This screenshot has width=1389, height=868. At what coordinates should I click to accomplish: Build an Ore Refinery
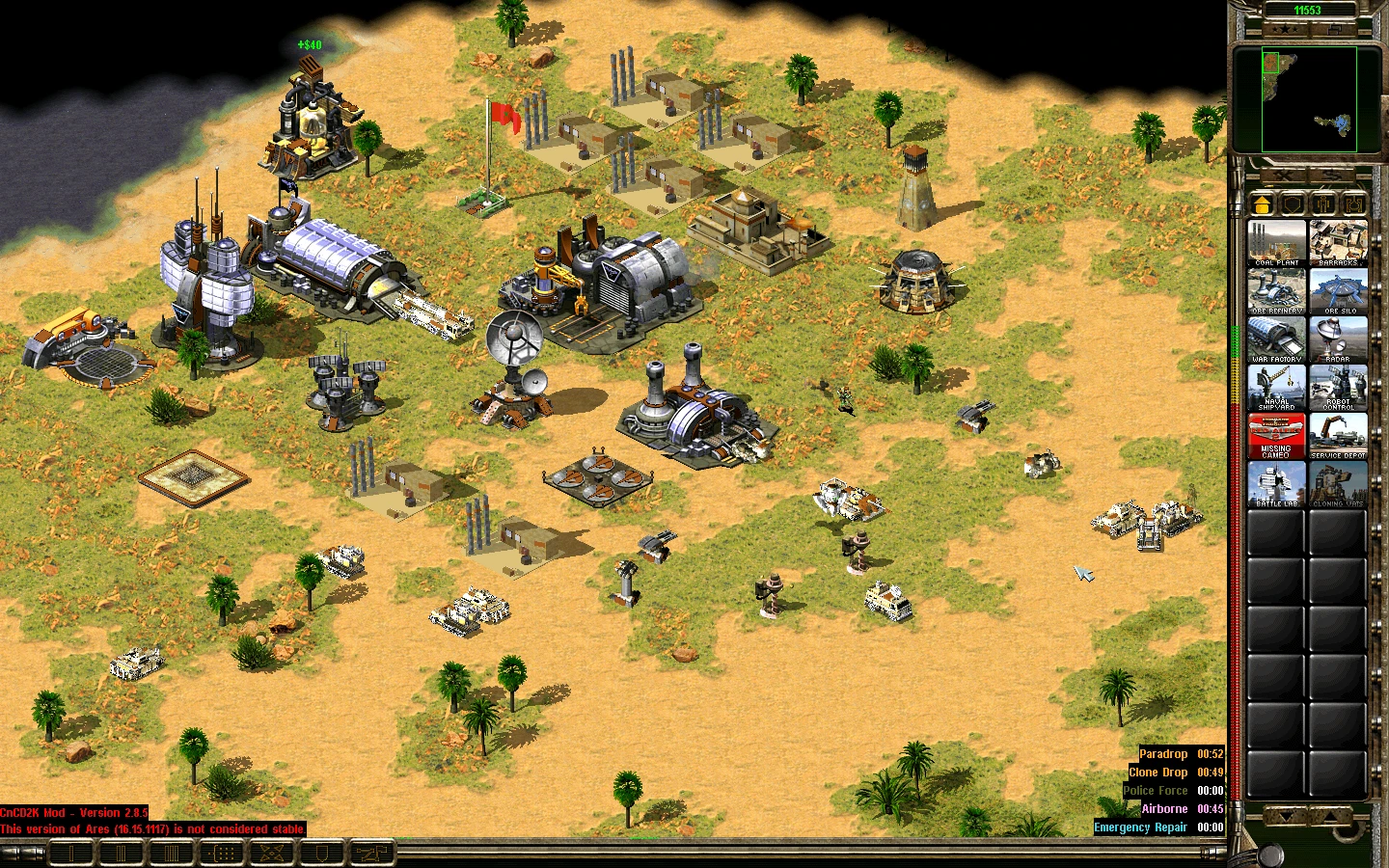click(x=1276, y=290)
